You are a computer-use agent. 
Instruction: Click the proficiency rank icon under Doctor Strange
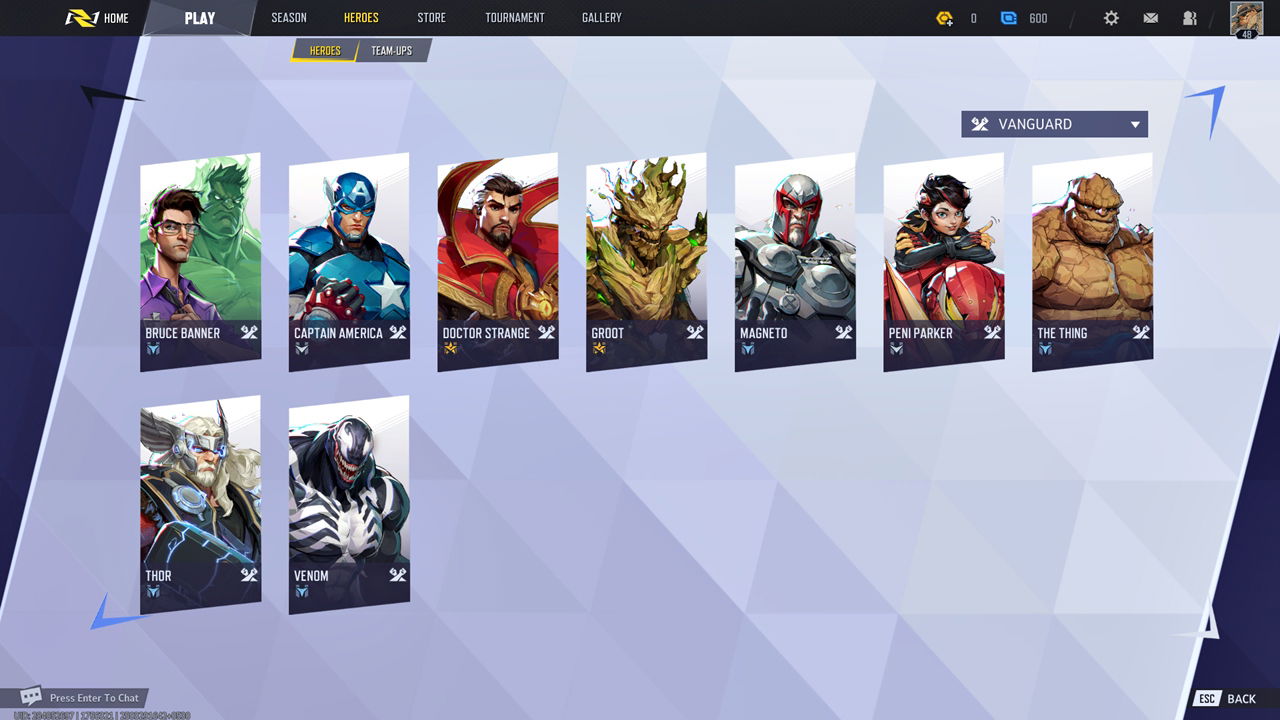tap(452, 348)
